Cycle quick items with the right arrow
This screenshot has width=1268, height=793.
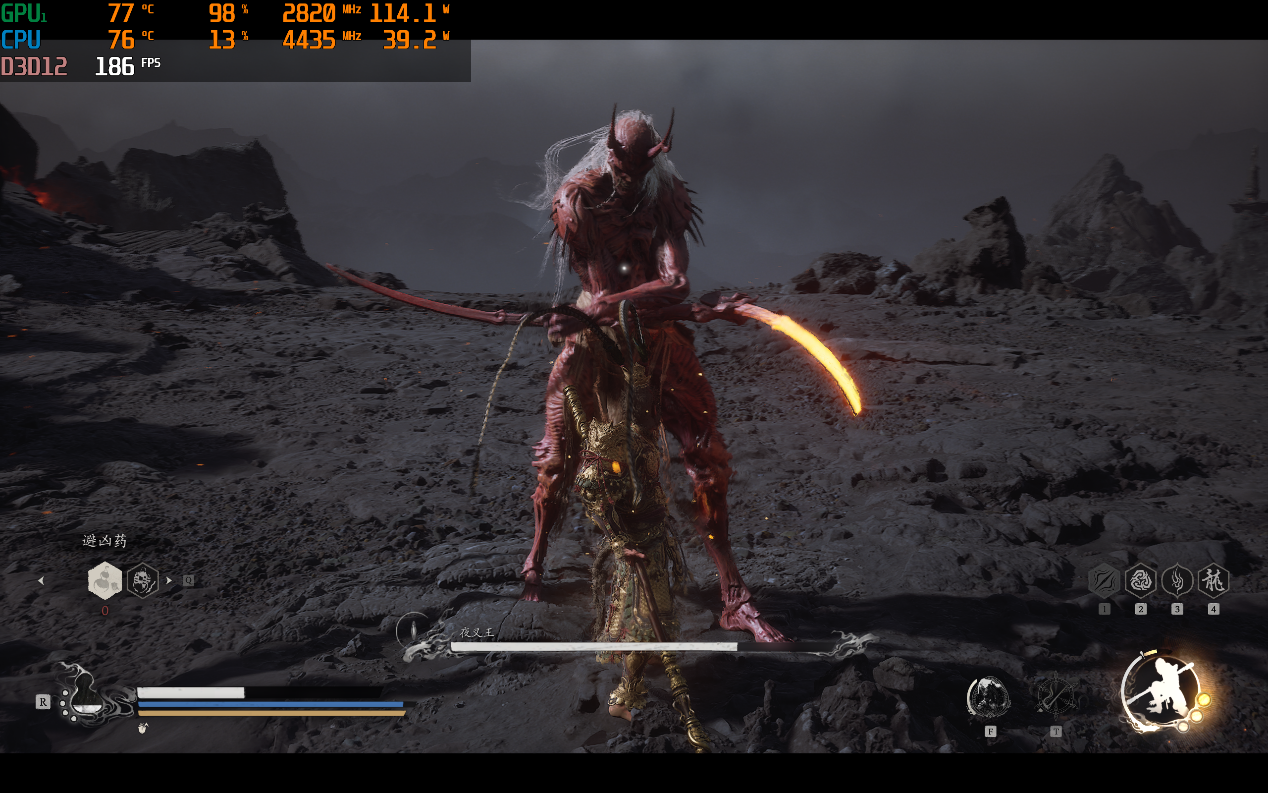tap(169, 580)
